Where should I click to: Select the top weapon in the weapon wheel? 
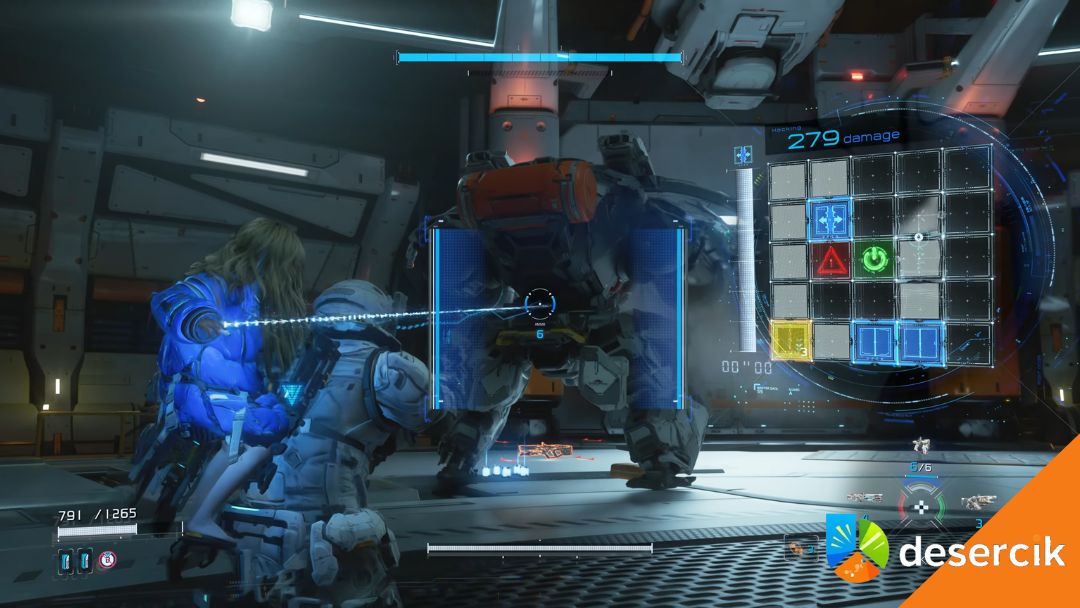tap(922, 446)
